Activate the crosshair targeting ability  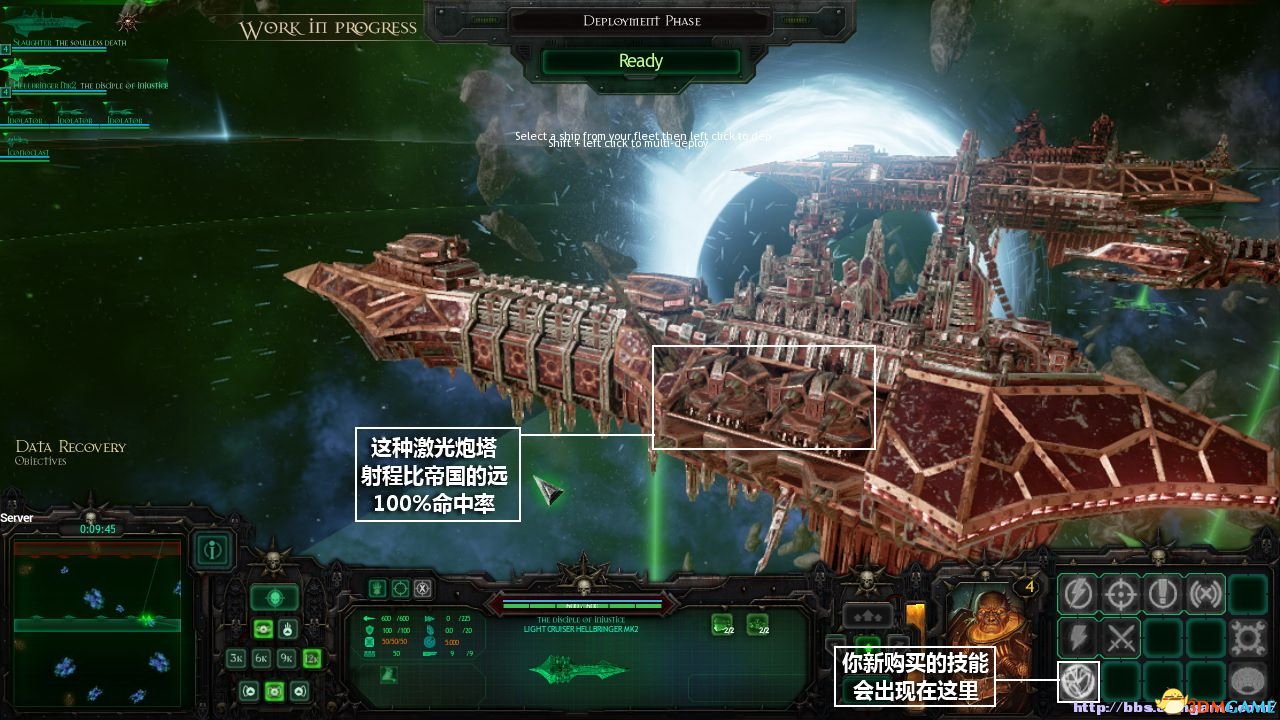tap(1120, 595)
